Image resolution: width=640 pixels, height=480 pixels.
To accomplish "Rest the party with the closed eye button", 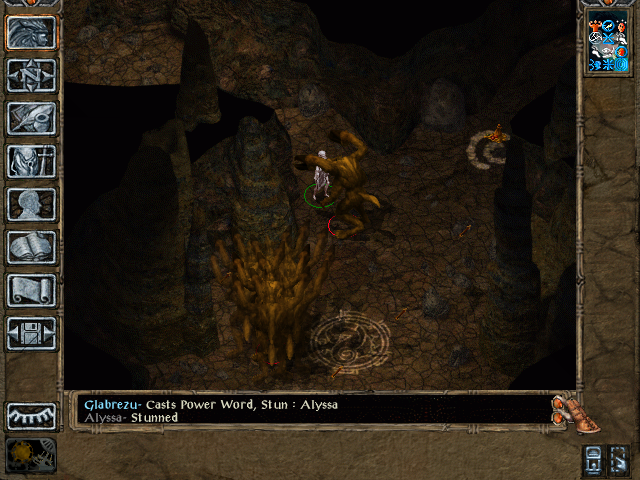I will tap(31, 415).
